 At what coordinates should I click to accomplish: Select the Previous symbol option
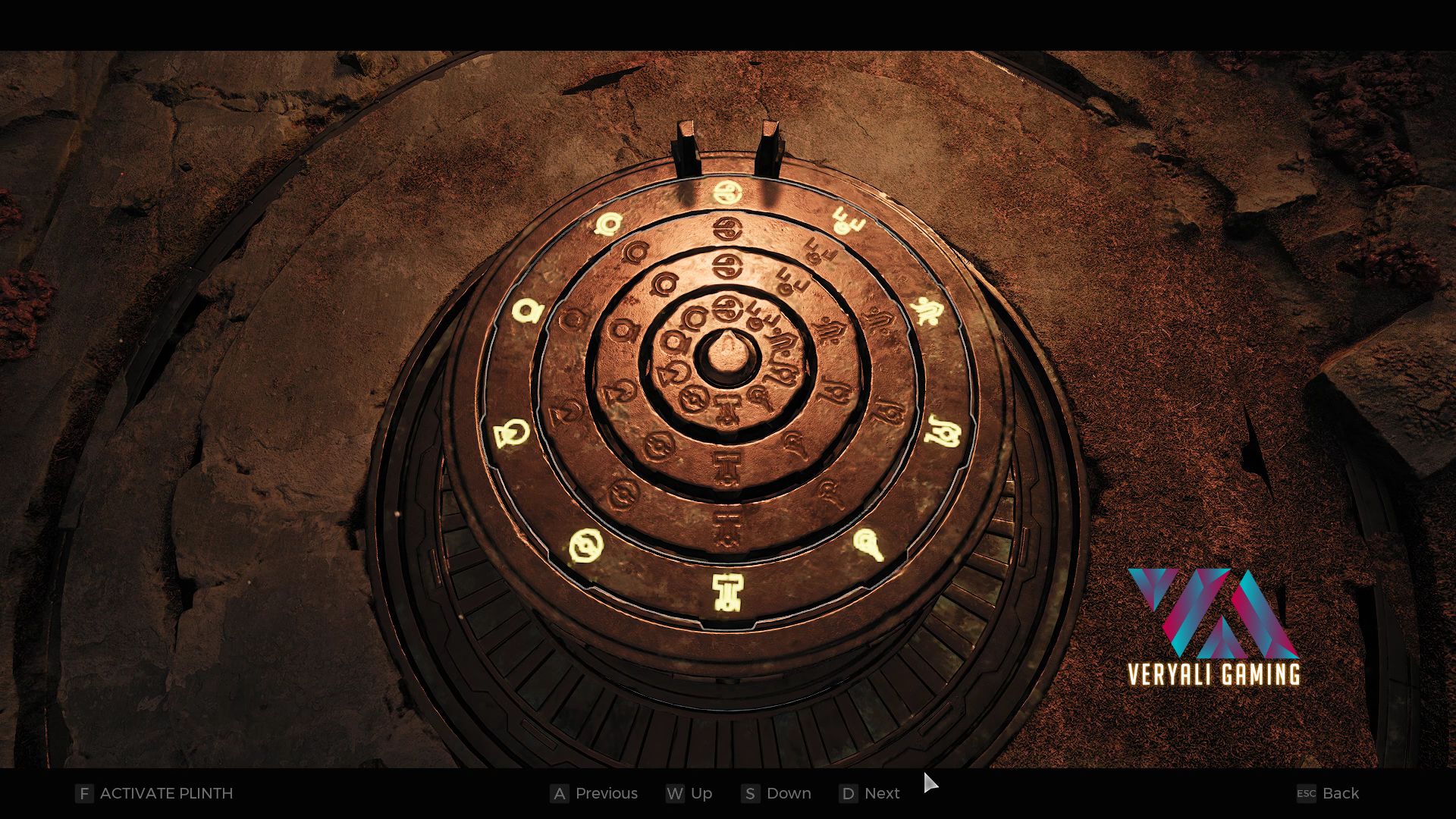pos(595,793)
